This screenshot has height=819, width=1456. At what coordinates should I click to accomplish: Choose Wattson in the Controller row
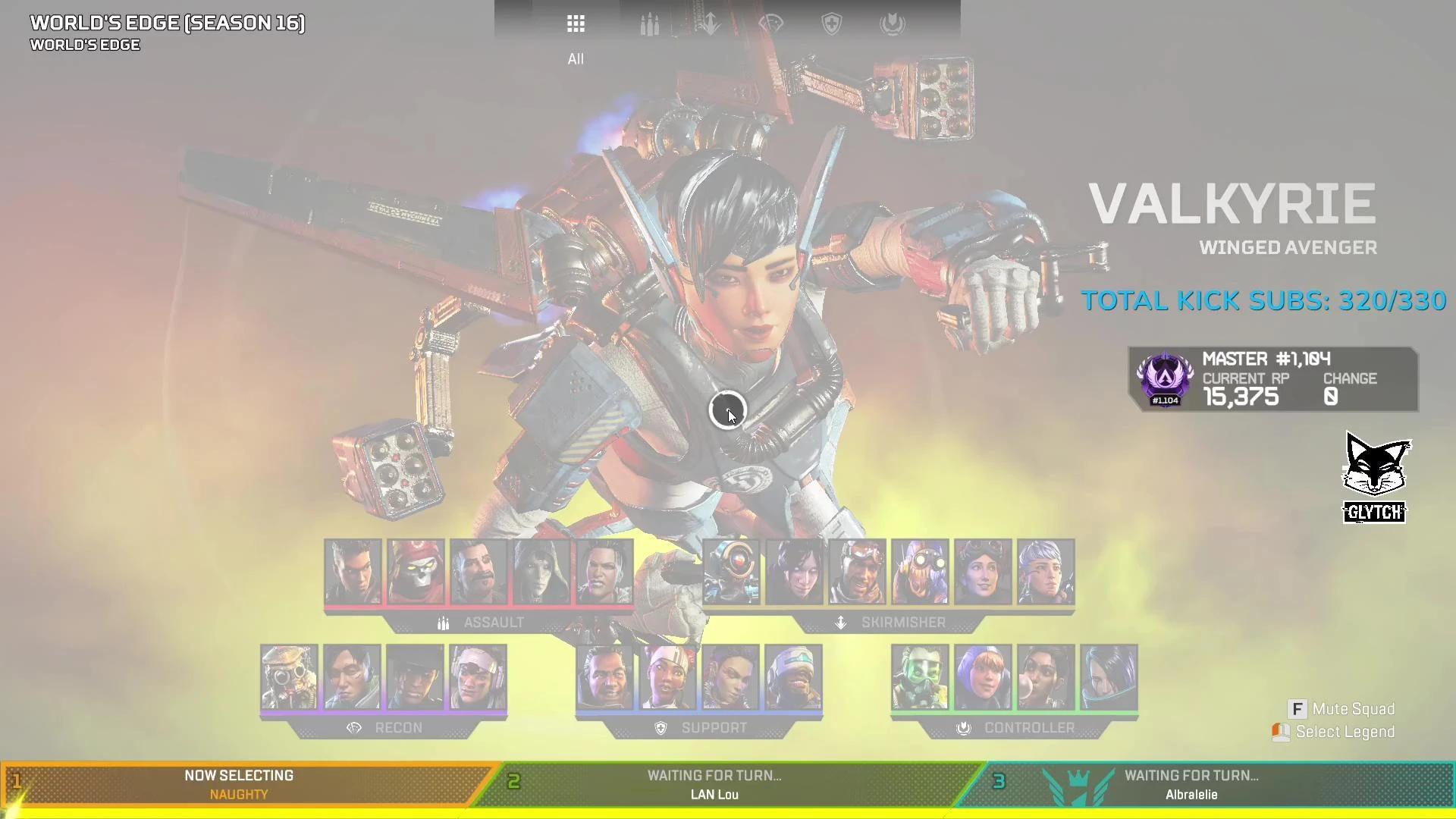pos(983,677)
